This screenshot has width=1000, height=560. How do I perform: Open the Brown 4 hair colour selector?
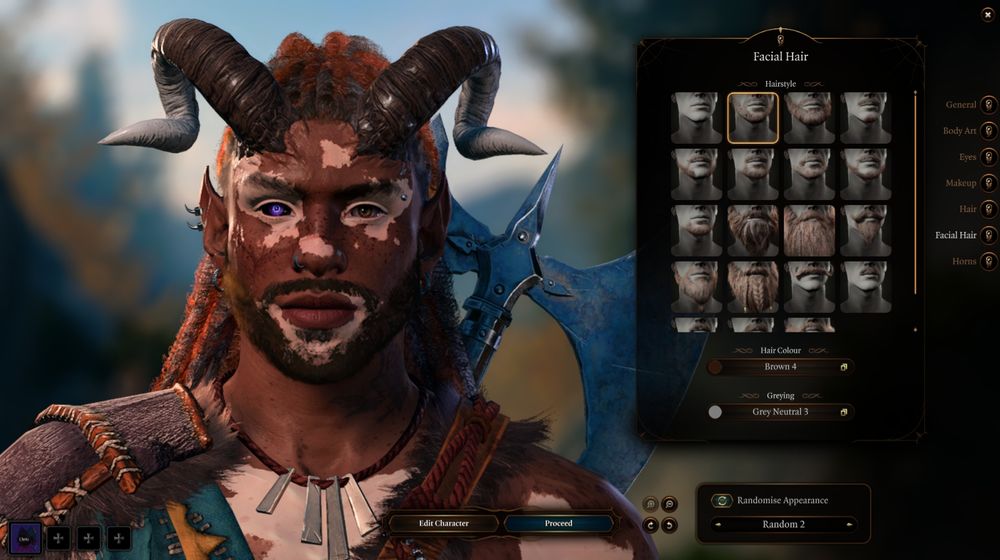780,367
